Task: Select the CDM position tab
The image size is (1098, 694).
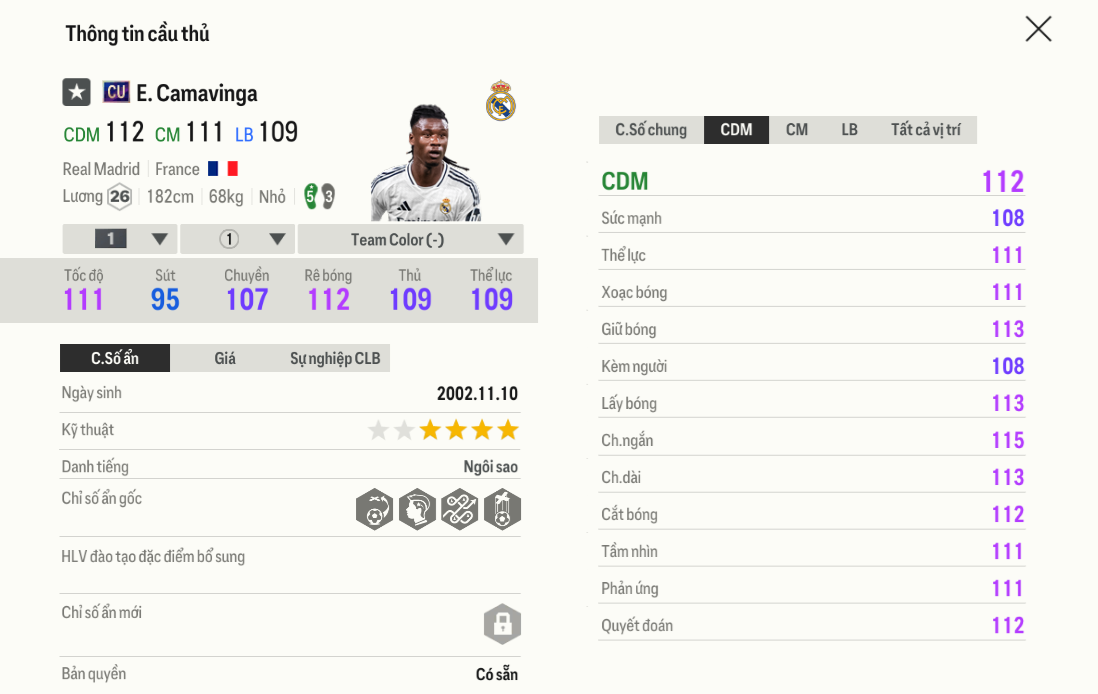Action: [x=736, y=130]
